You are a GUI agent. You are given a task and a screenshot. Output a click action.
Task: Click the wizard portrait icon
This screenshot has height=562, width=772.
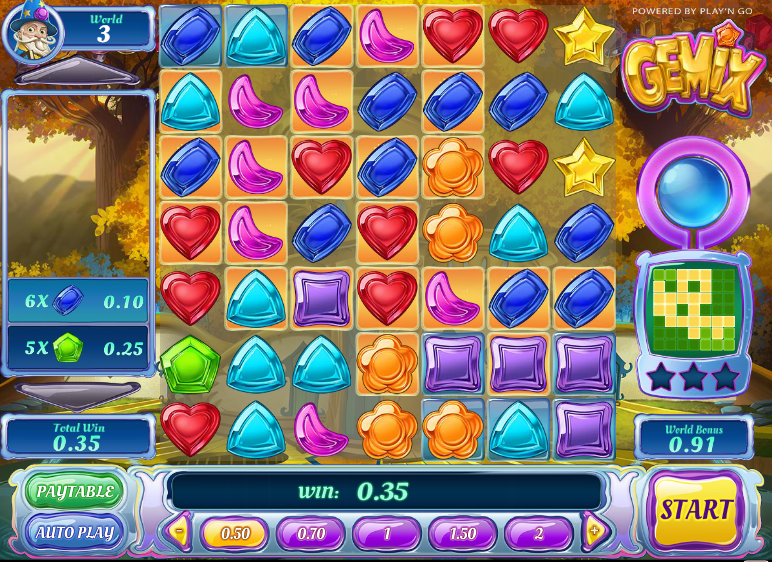pos(33,31)
